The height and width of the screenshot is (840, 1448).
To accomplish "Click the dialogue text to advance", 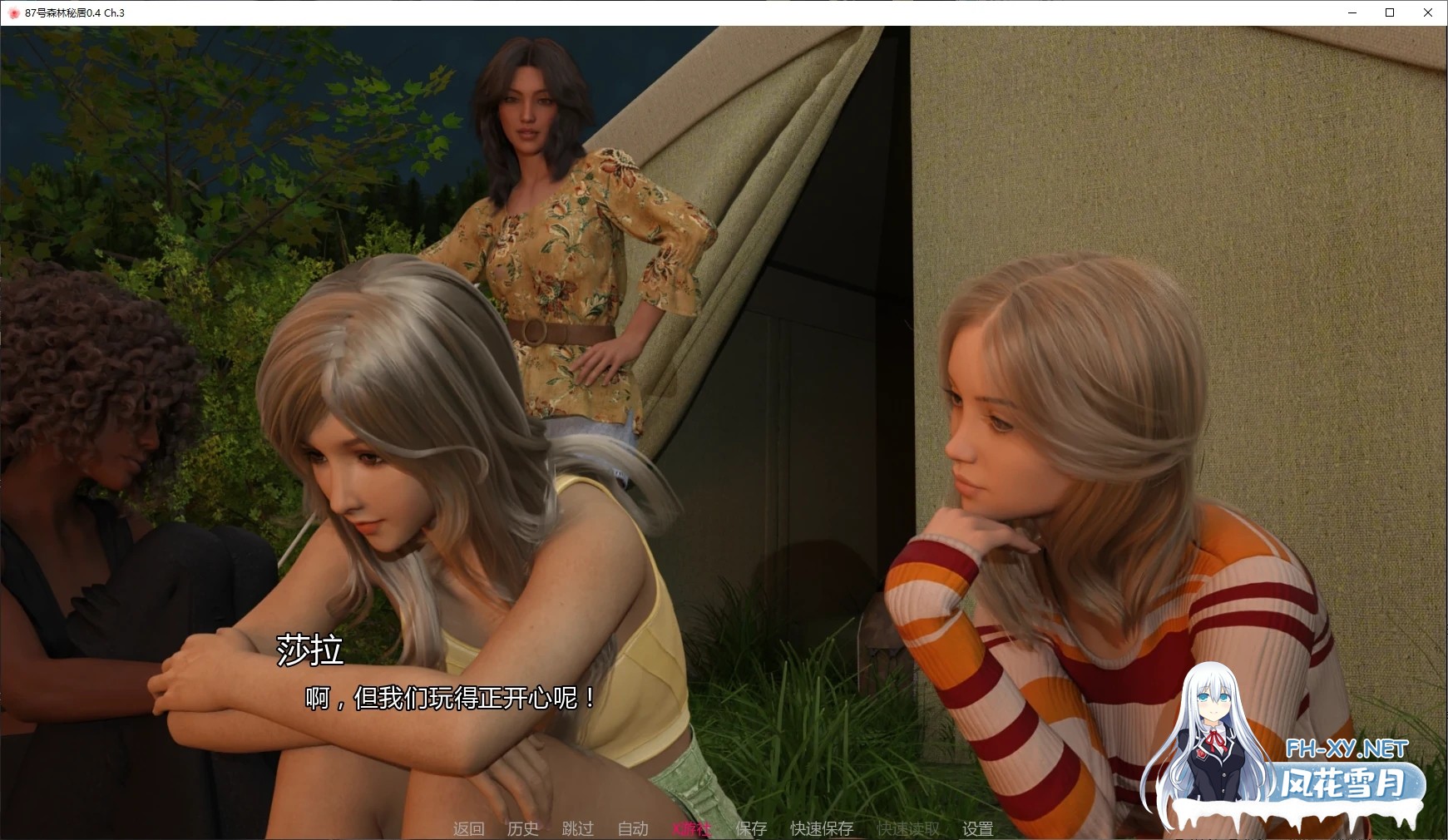I will click(449, 697).
